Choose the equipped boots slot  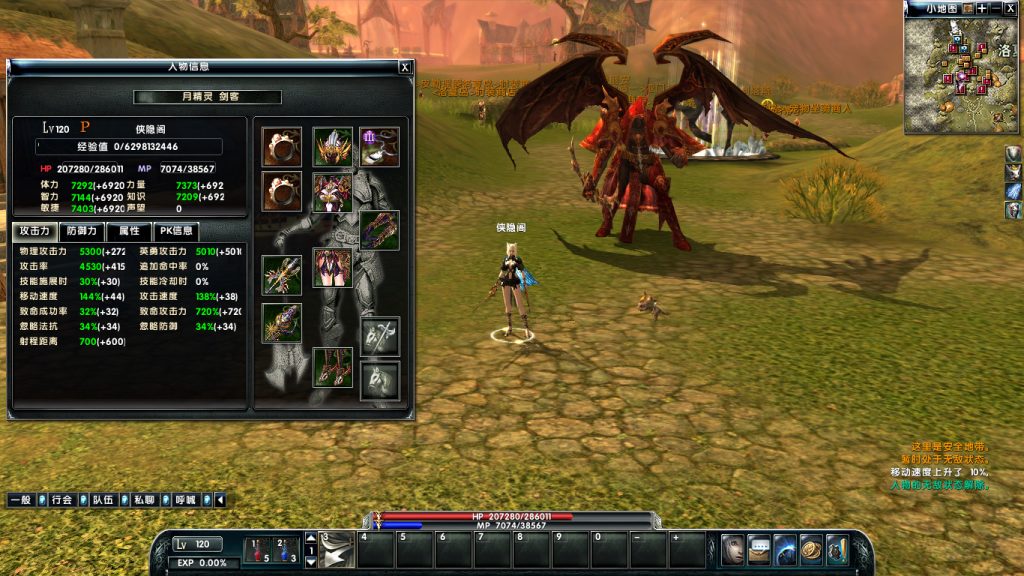click(332, 367)
